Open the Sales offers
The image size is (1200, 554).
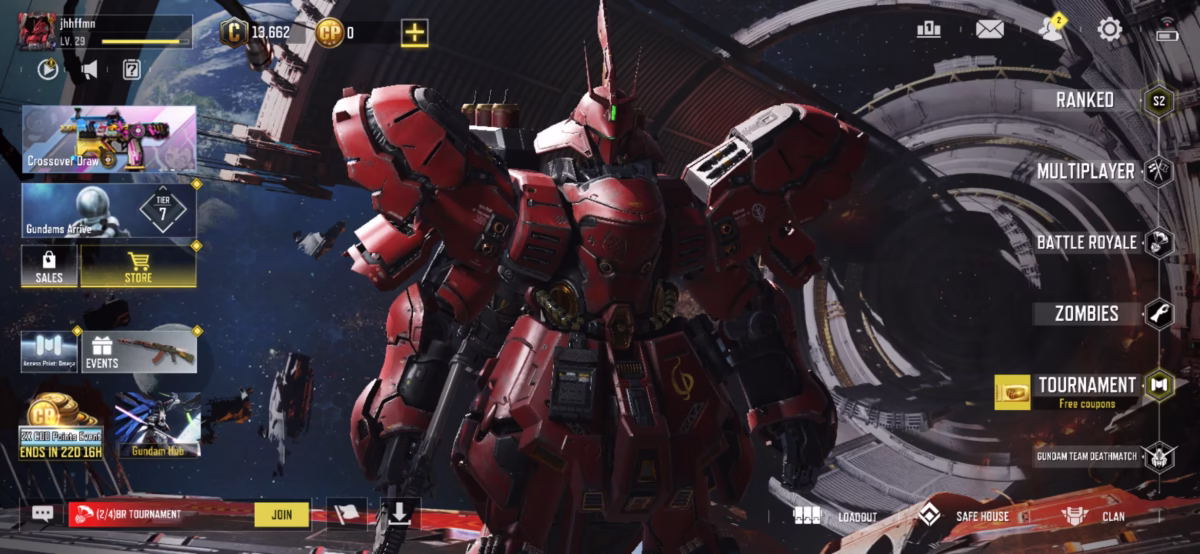(49, 267)
